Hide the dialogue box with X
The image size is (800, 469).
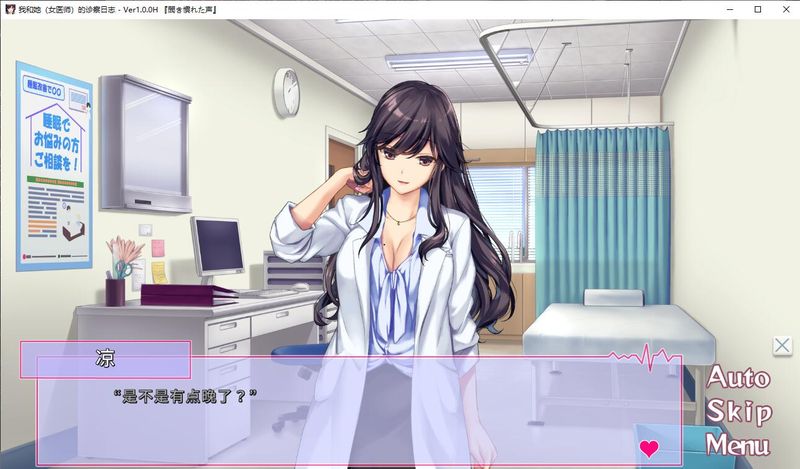(x=782, y=346)
